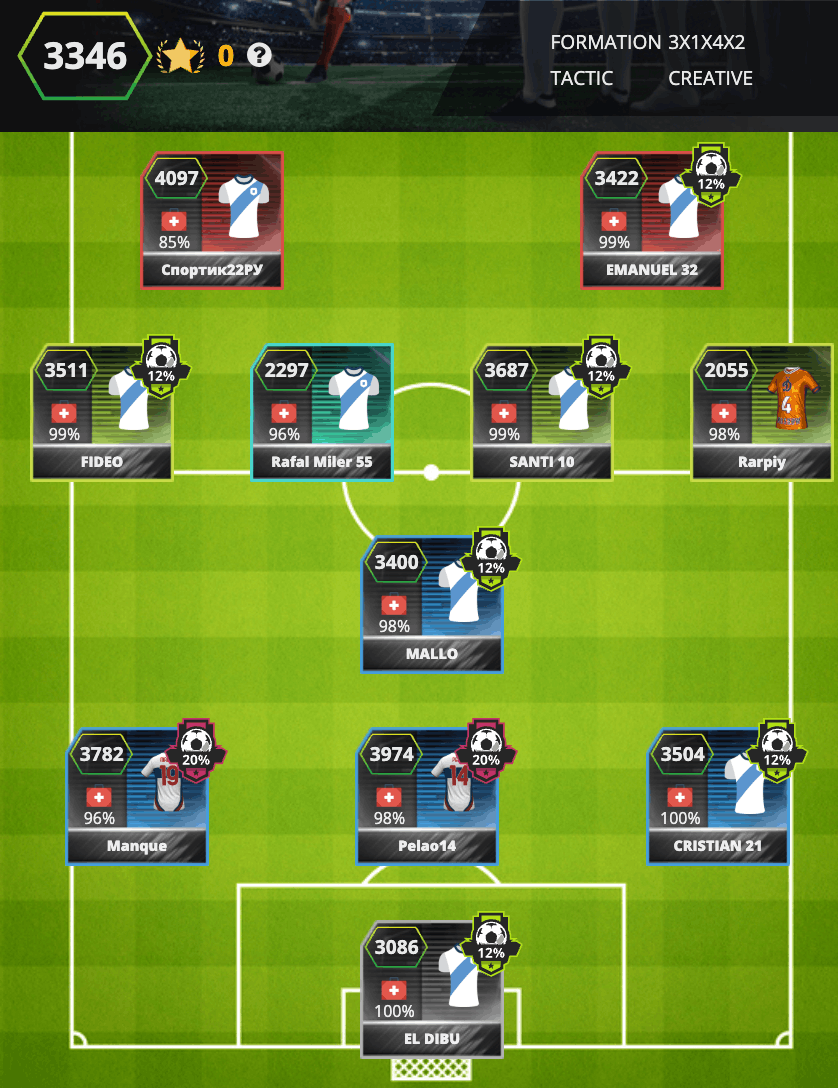The image size is (838, 1088).
Task: Choose the FIDEO midfielder card
Action: click(x=102, y=412)
